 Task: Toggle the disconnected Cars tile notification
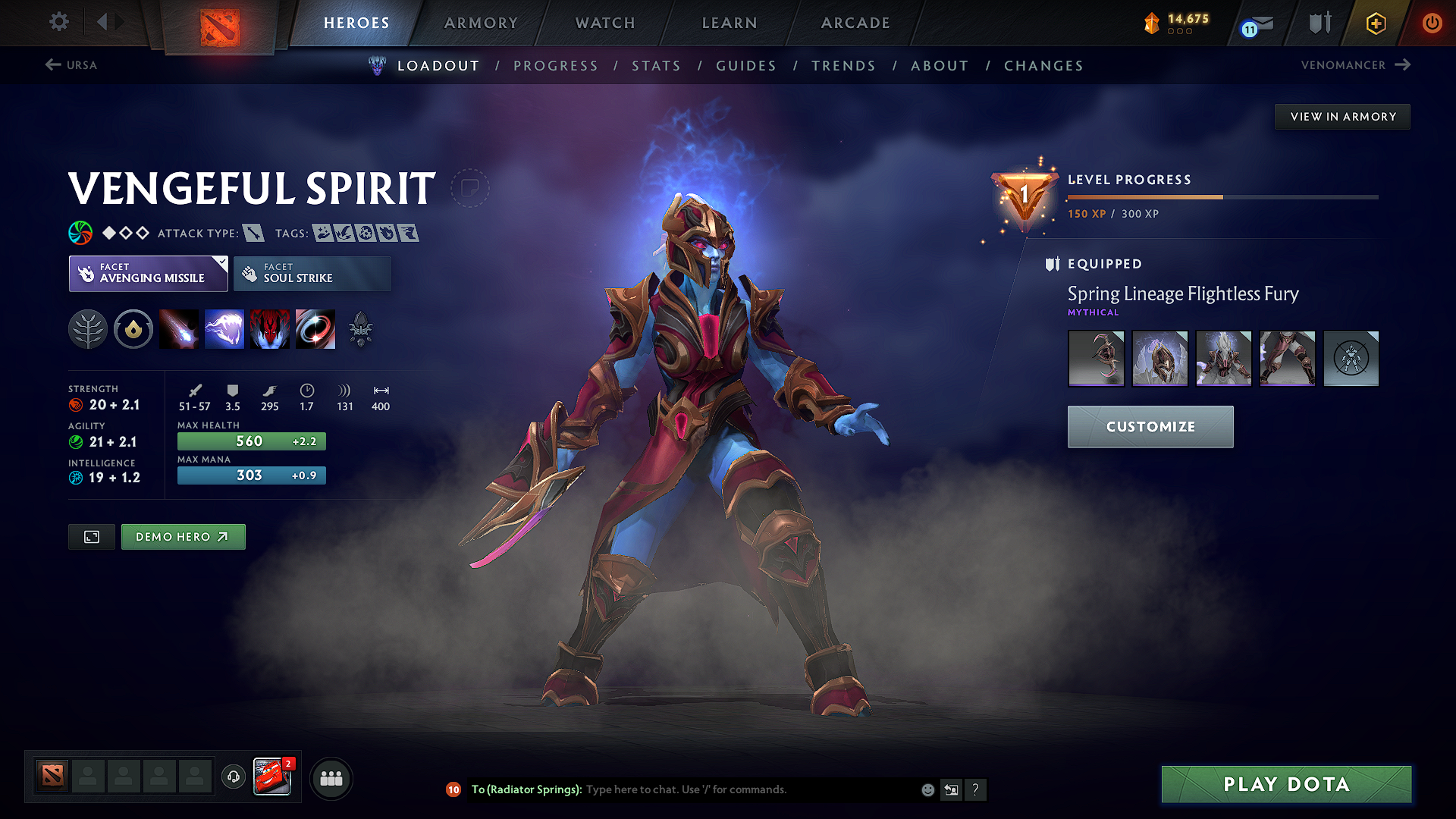[273, 777]
